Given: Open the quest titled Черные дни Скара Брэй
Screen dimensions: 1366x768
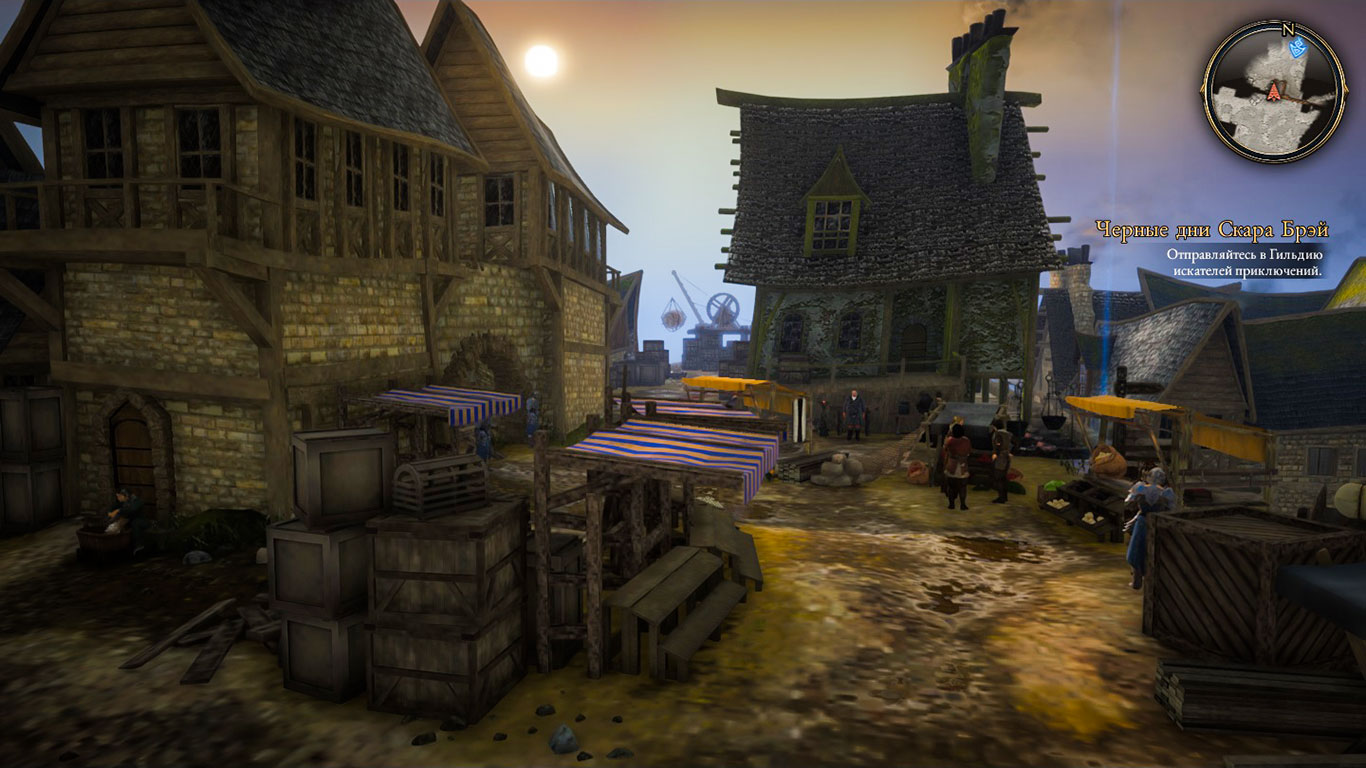Looking at the screenshot, I should point(1211,230).
